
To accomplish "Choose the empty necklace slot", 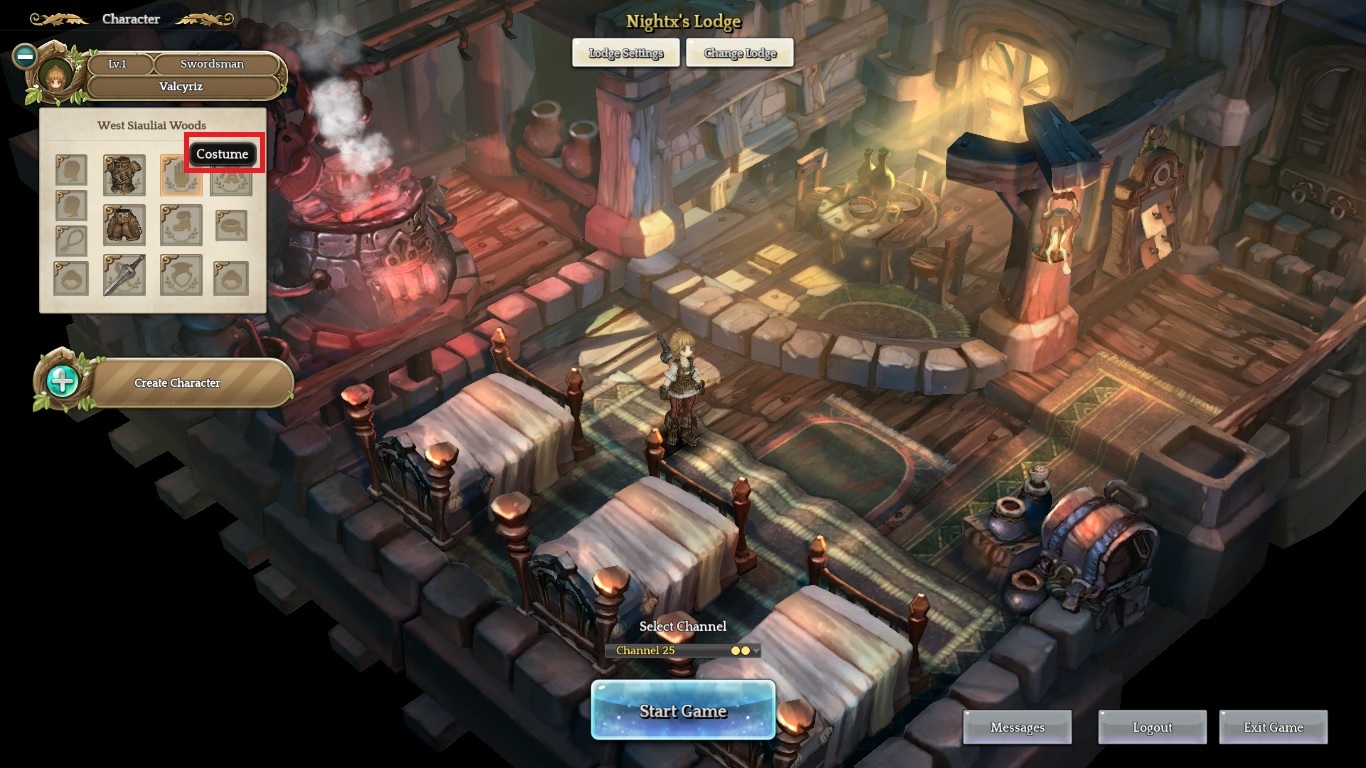I will tap(70, 240).
